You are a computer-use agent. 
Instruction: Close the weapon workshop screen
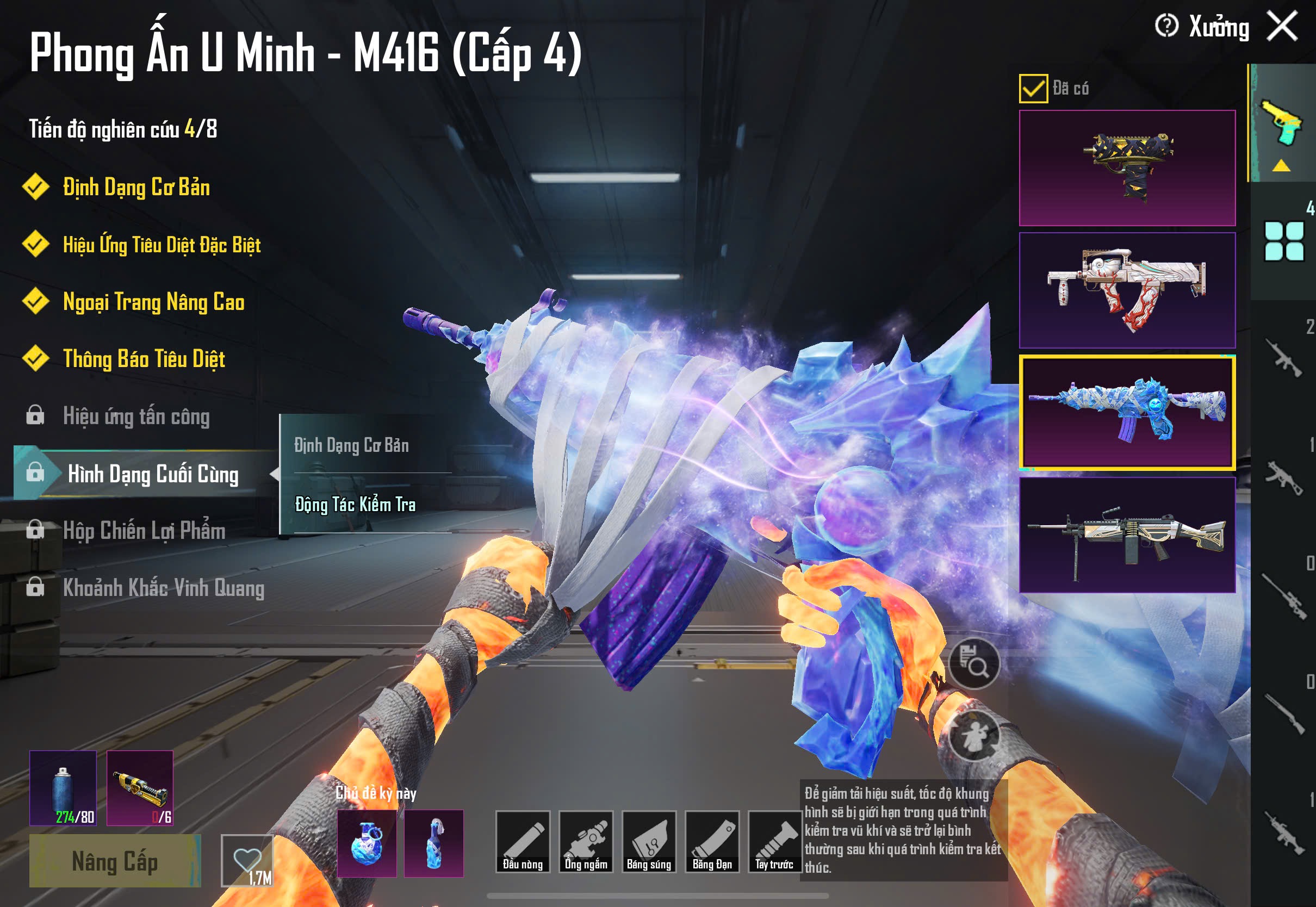[1282, 27]
